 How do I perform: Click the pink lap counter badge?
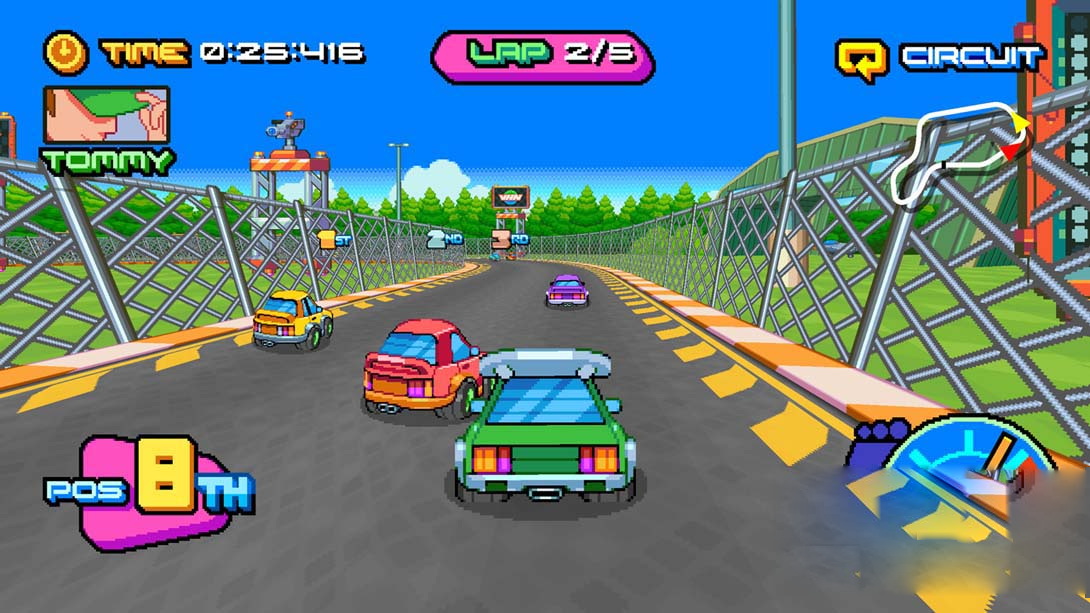pyautogui.click(x=542, y=54)
